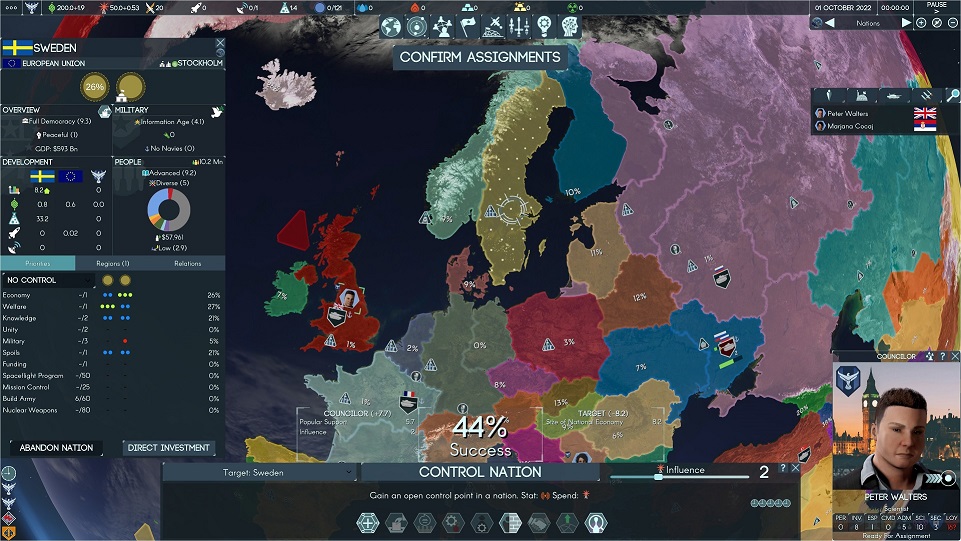Switch to the Relations tab
961x541 pixels.
click(187, 263)
